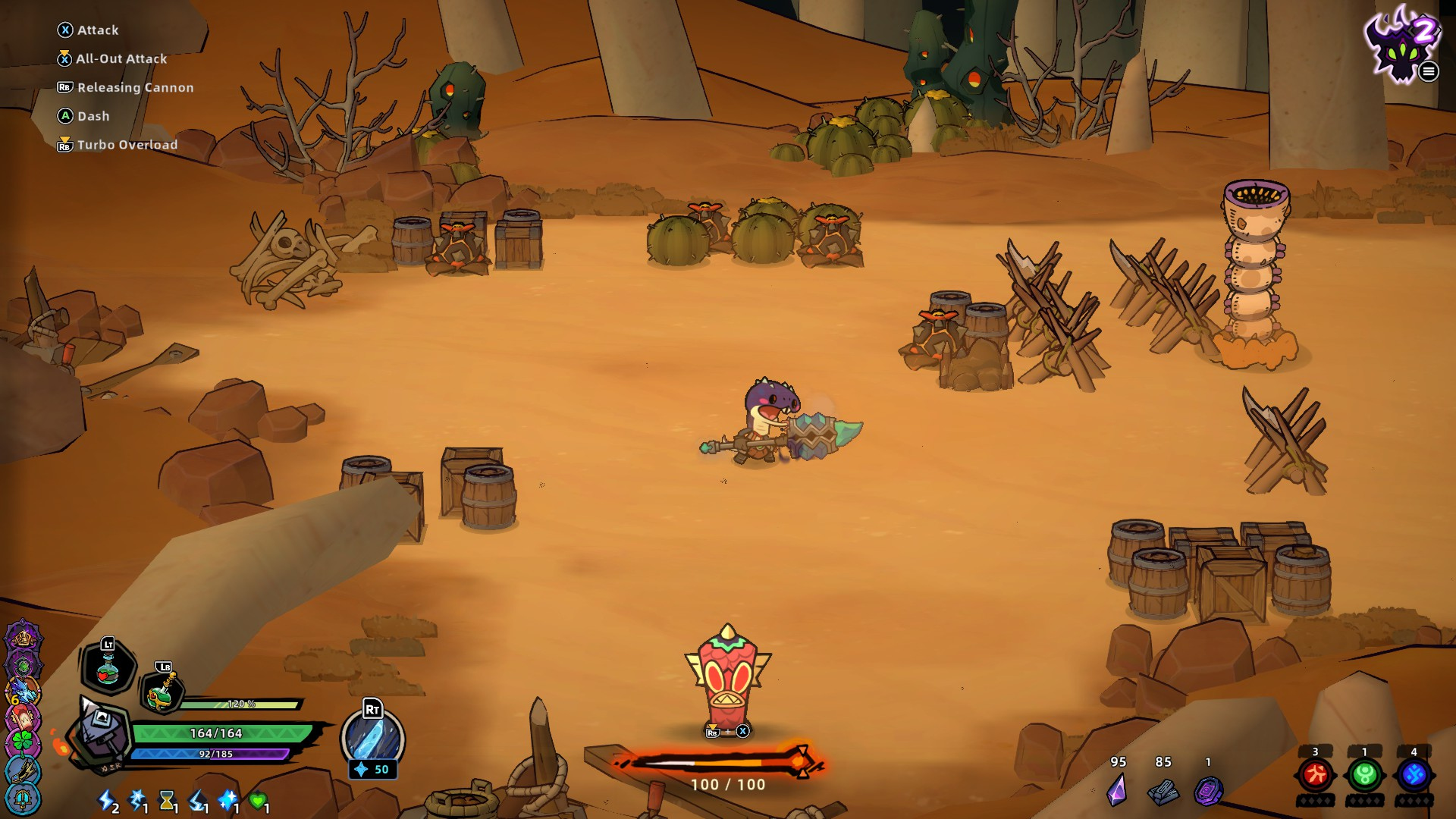Click the green rune element orb
Screen dimensions: 1456x819
[1364, 775]
